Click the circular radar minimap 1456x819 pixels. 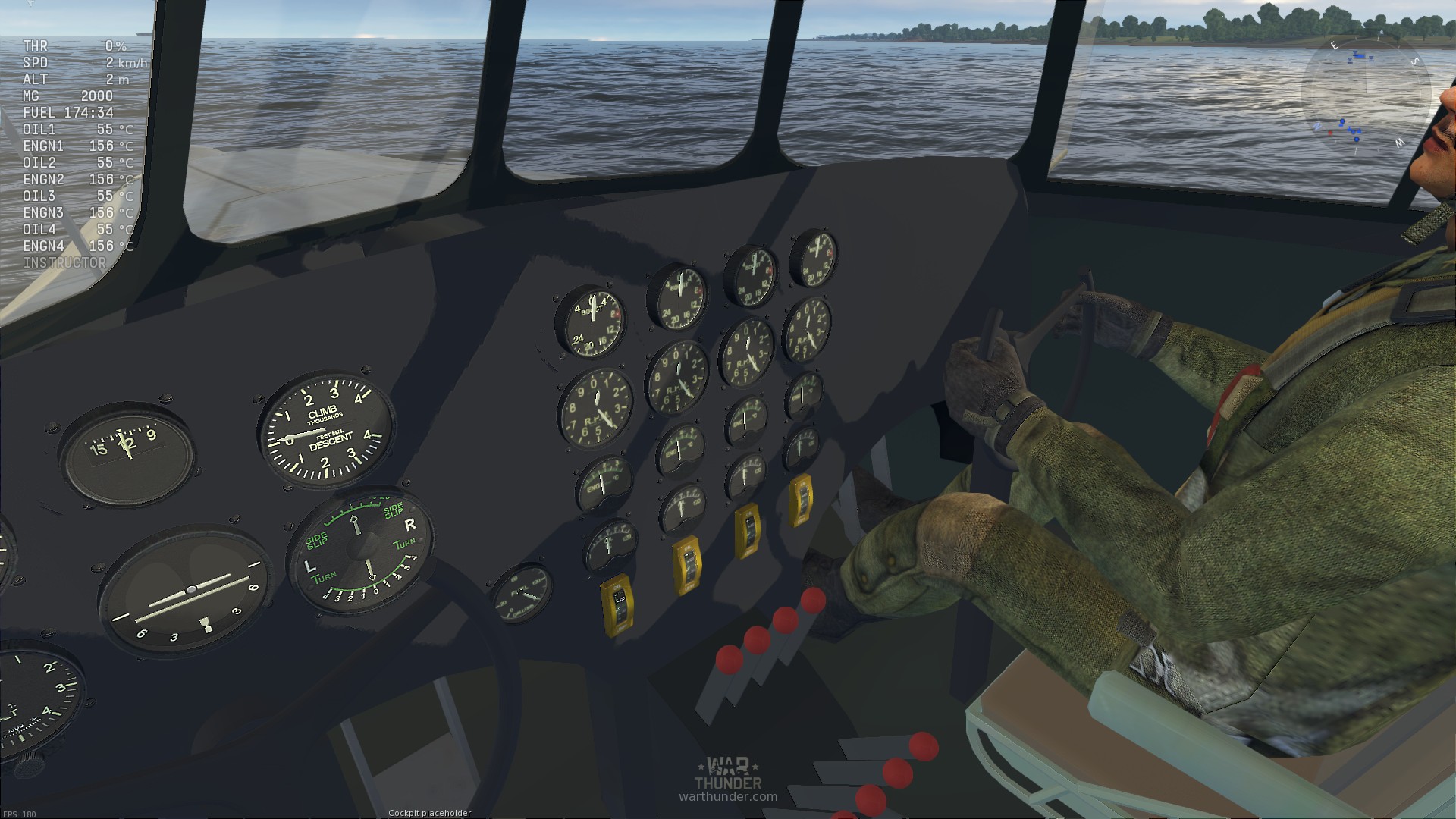(x=1366, y=95)
